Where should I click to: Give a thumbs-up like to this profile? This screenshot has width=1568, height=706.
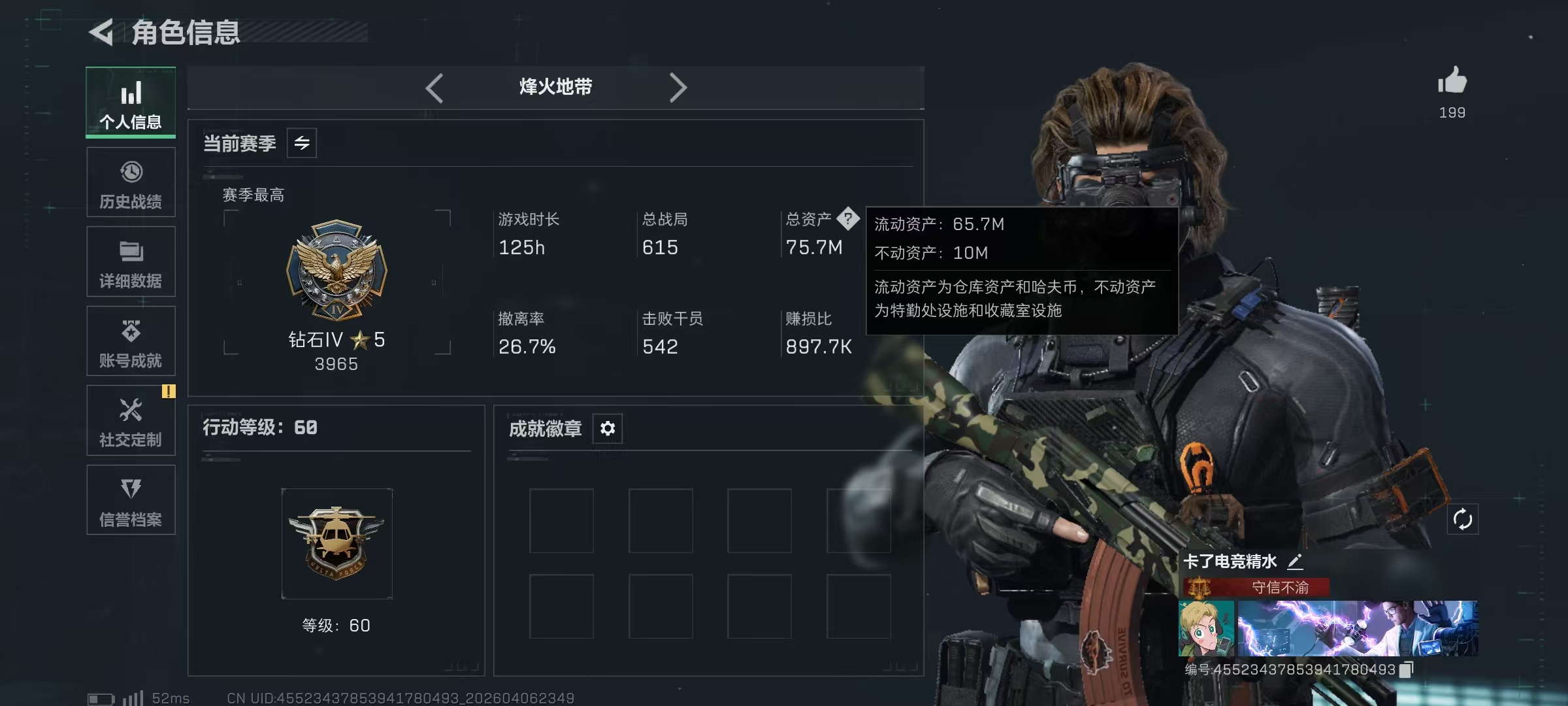pos(1452,82)
